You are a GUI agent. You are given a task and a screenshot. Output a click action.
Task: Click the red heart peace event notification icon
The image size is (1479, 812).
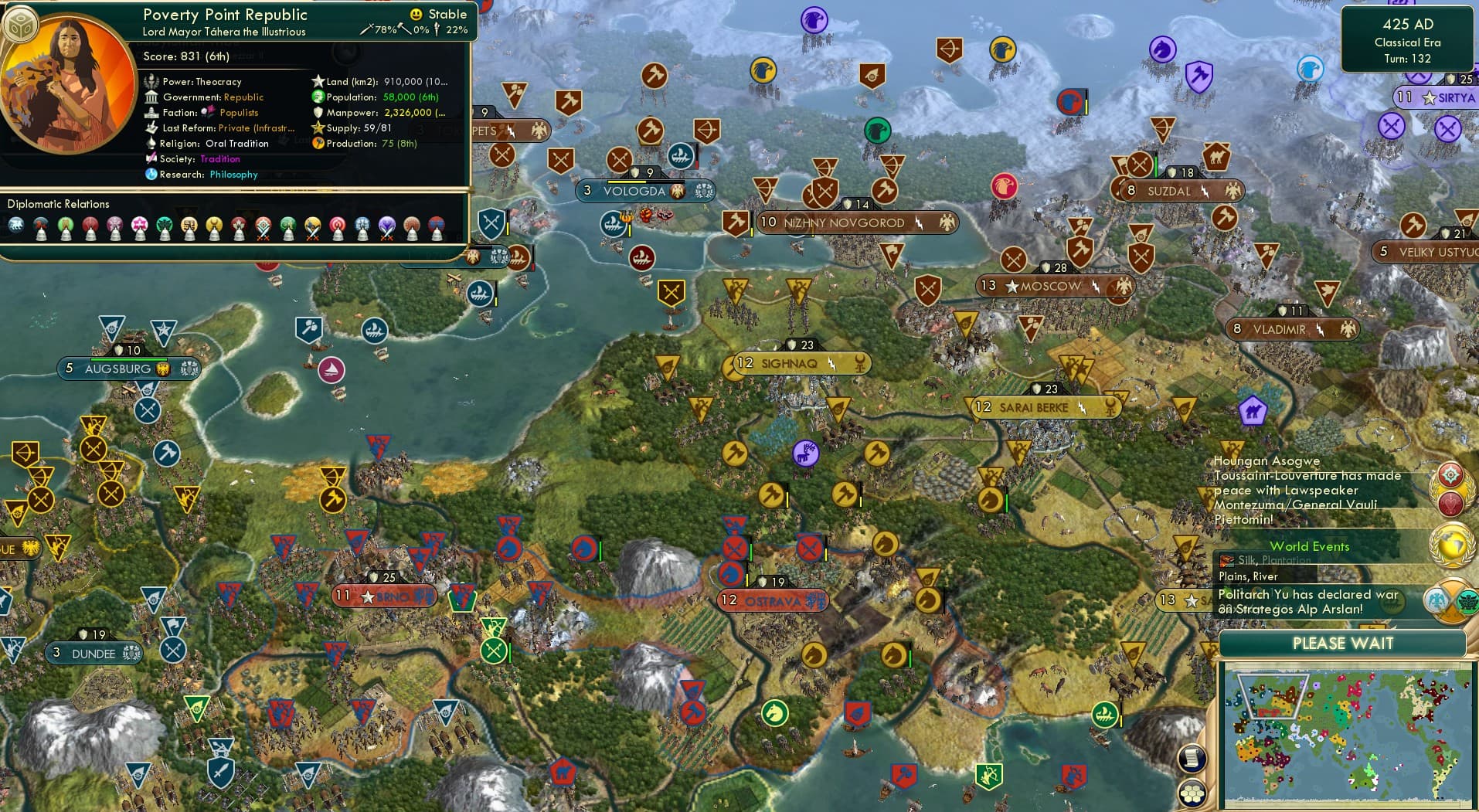(1452, 502)
